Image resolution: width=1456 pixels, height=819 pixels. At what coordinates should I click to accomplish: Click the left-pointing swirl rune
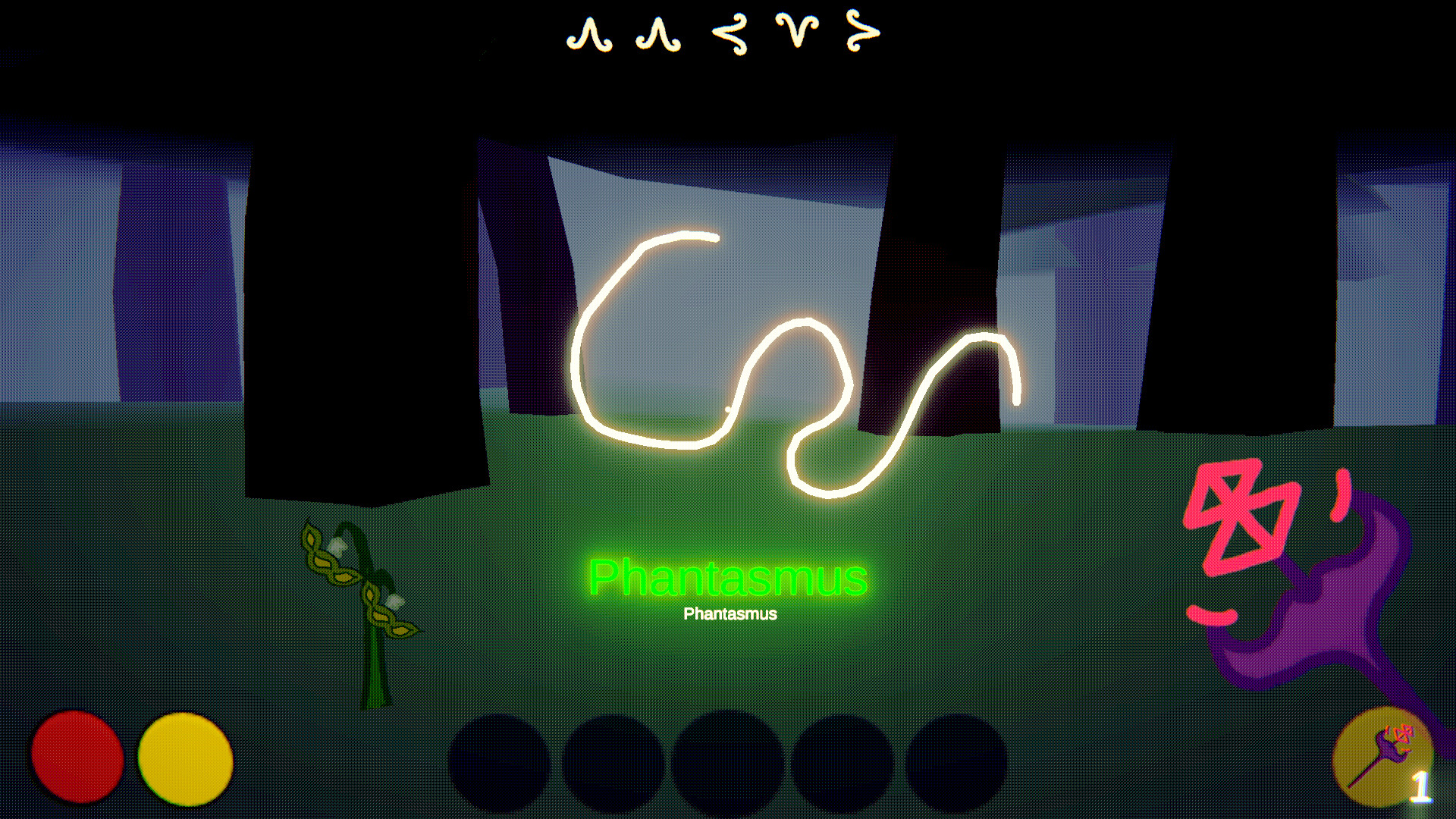[728, 32]
